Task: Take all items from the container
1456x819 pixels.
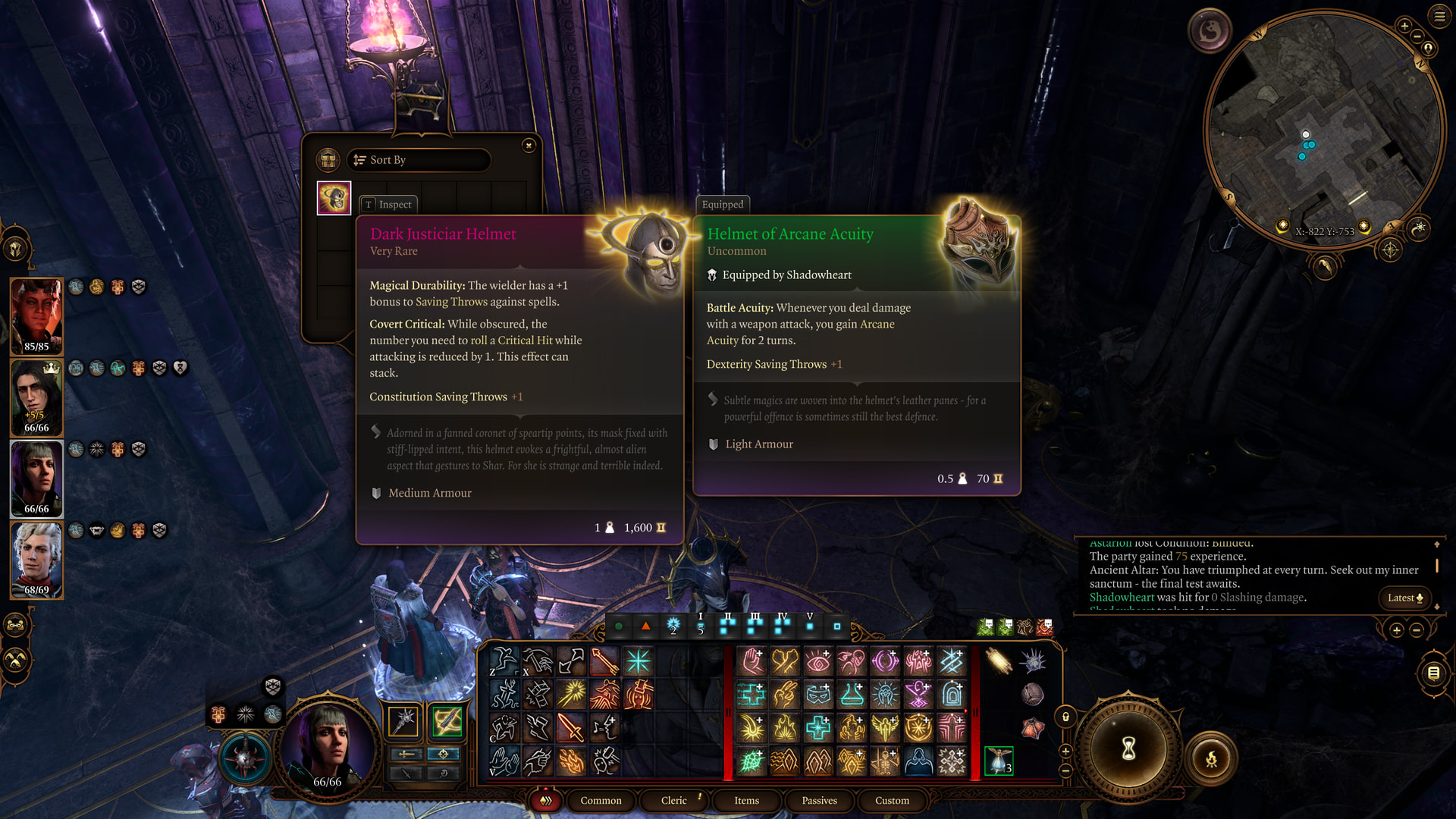Action: point(328,160)
